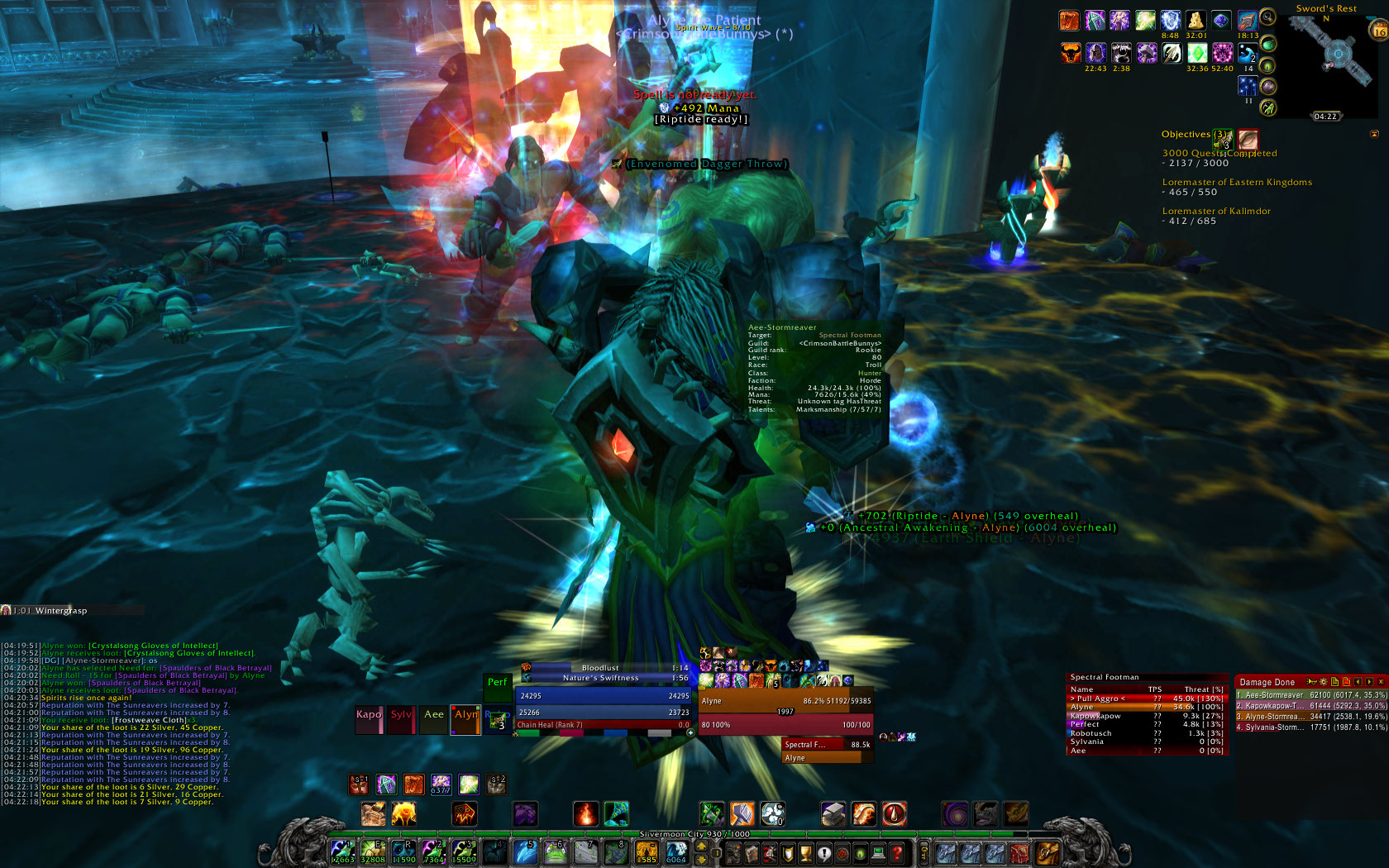Select the Loremaster of Eastern Kingdoms objective
This screenshot has height=868, width=1389.
[x=1237, y=183]
